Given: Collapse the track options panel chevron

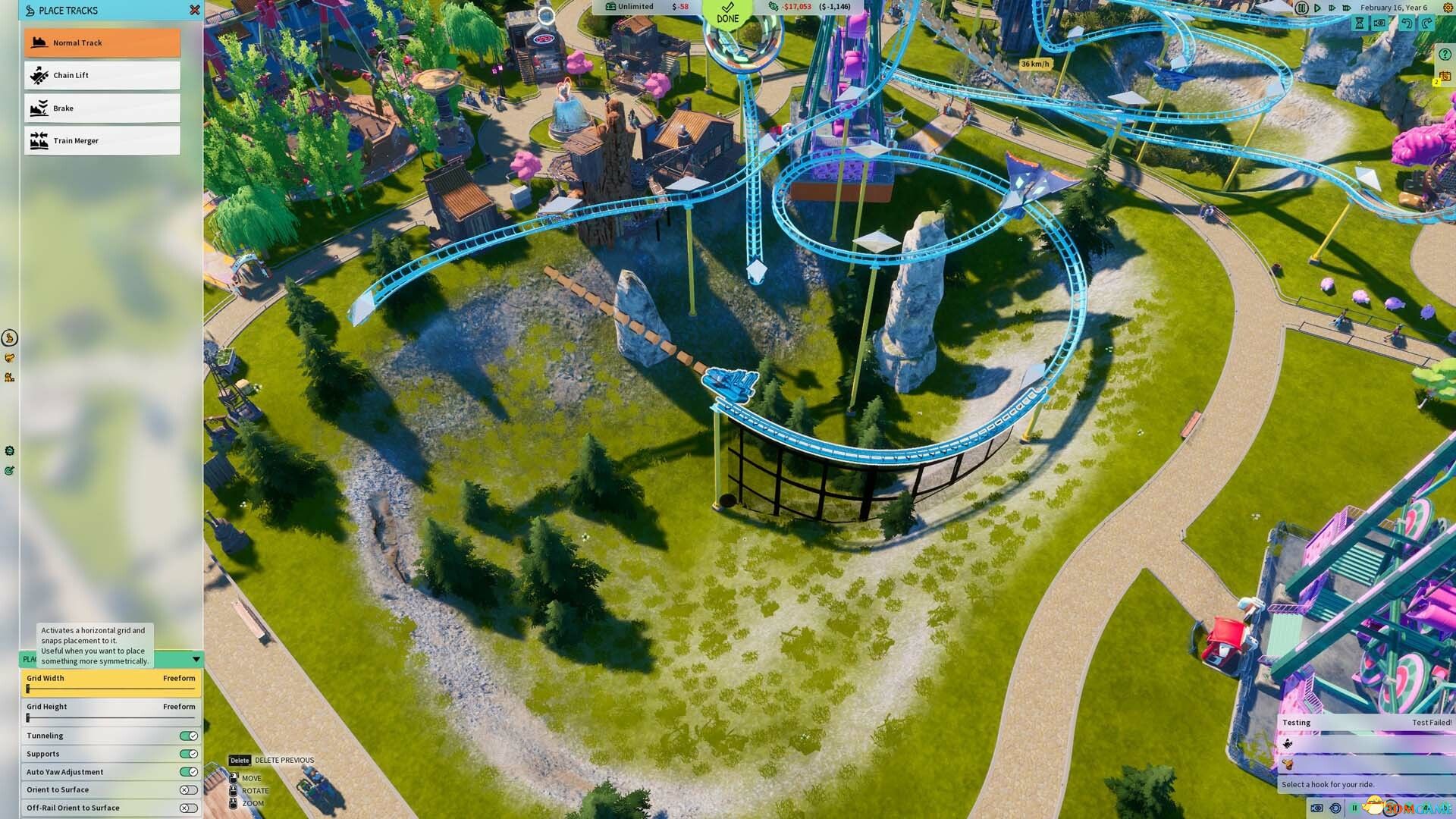Looking at the screenshot, I should tap(195, 659).
